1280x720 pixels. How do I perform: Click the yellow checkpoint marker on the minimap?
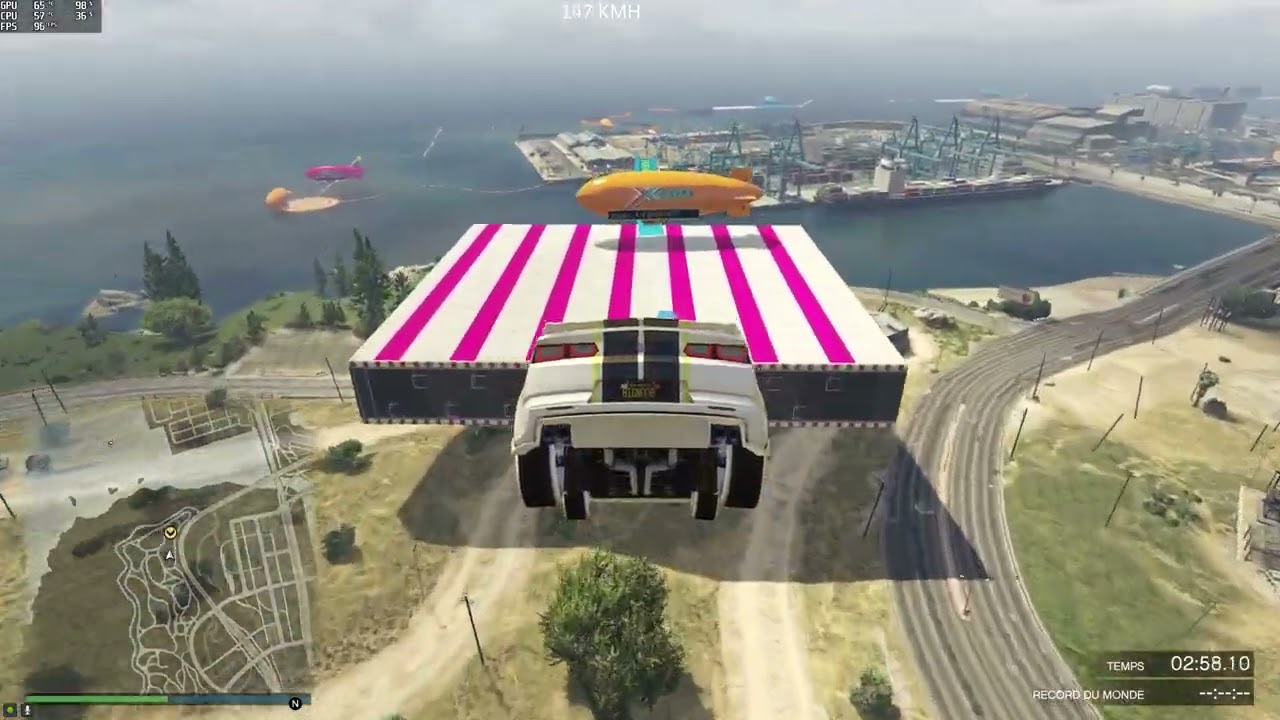170,533
